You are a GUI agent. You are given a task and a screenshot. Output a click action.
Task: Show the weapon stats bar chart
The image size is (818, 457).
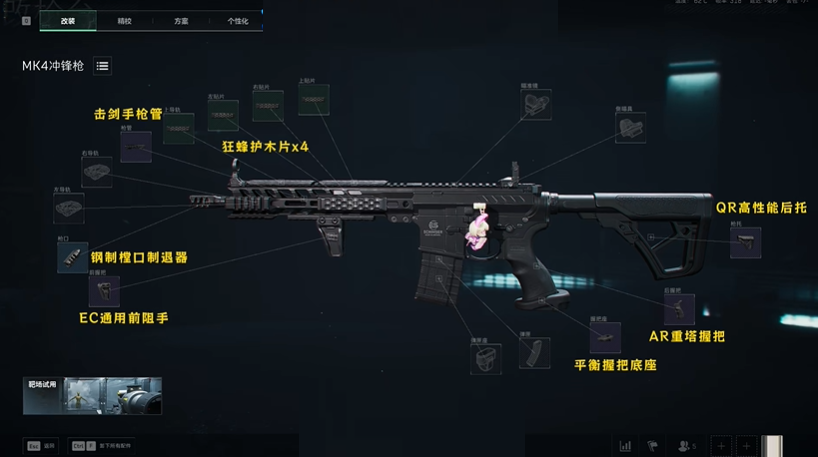626,445
